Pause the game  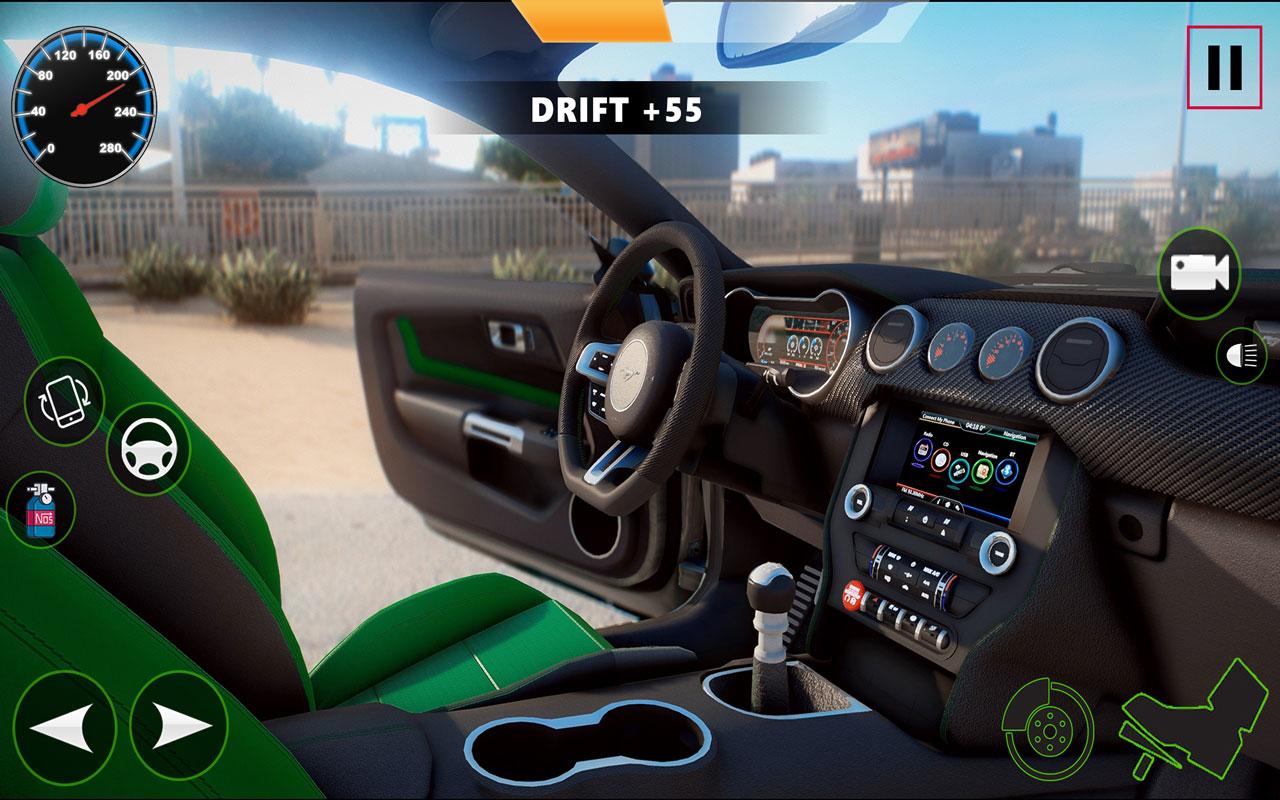[x=1224, y=67]
